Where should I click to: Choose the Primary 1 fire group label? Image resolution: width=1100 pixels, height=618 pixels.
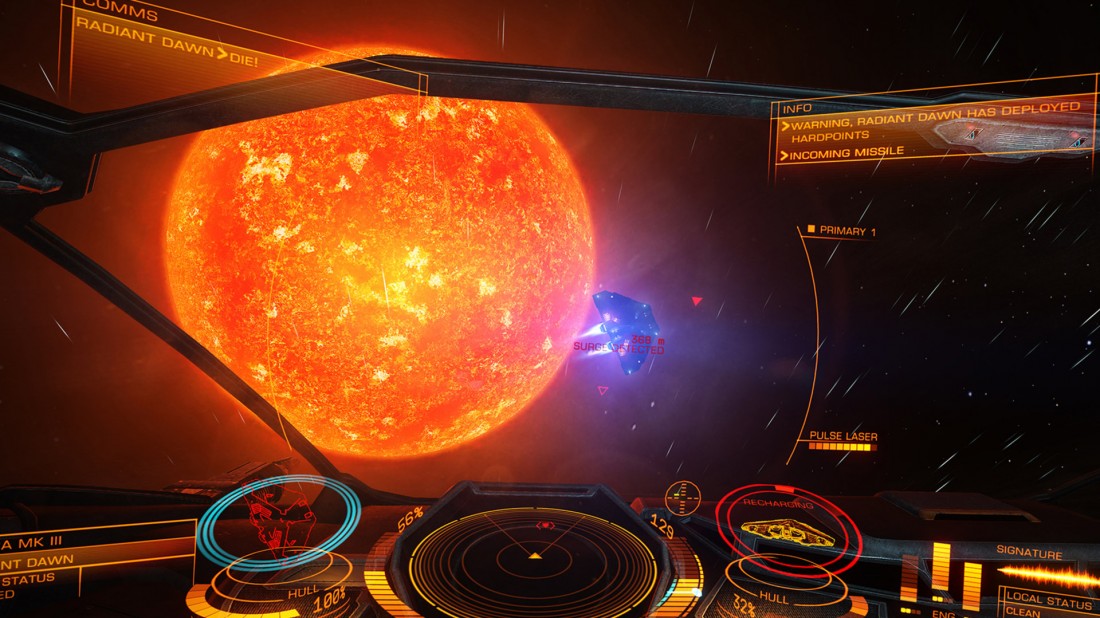coord(846,231)
